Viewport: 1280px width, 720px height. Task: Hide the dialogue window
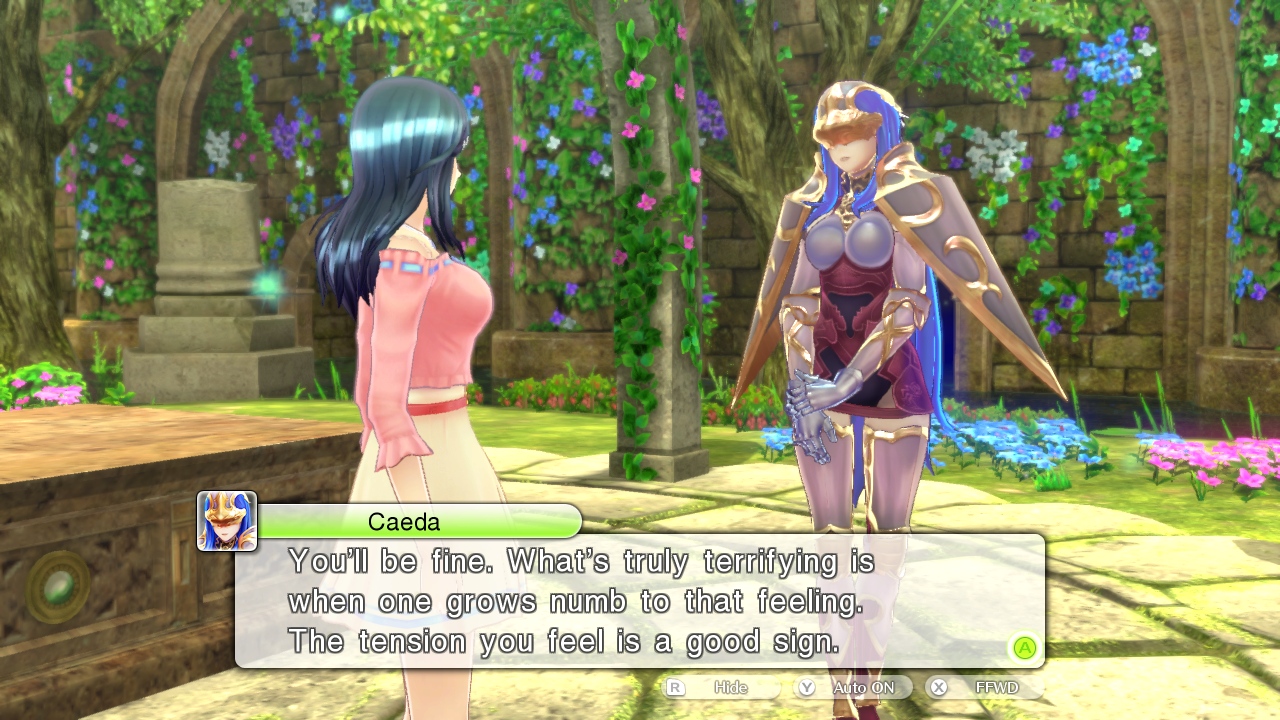coord(722,688)
